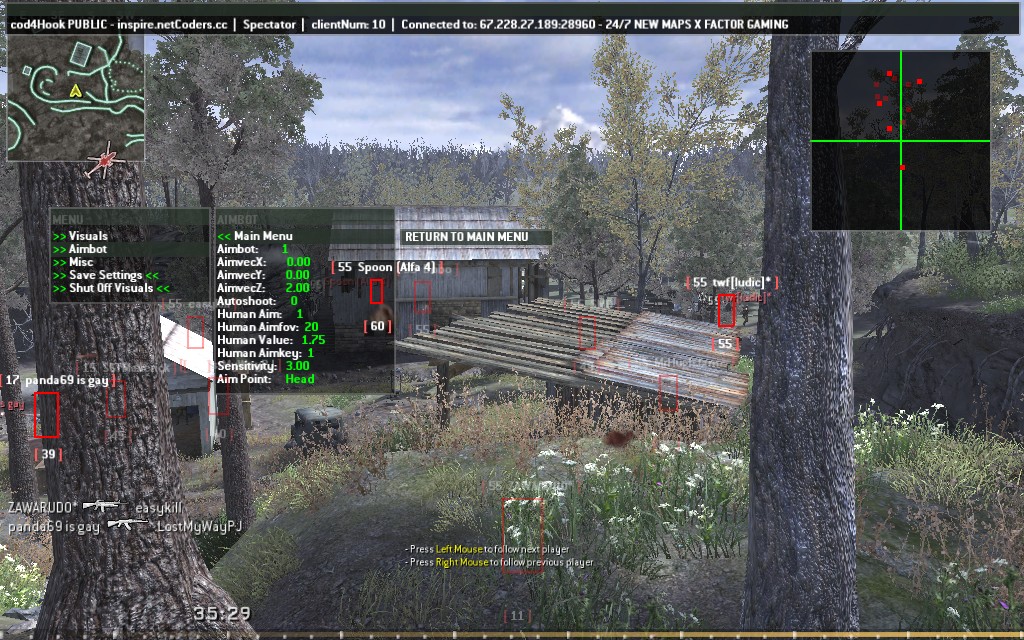This screenshot has width=1024, height=640.
Task: Select the Human Value setting row
Action: click(270, 340)
